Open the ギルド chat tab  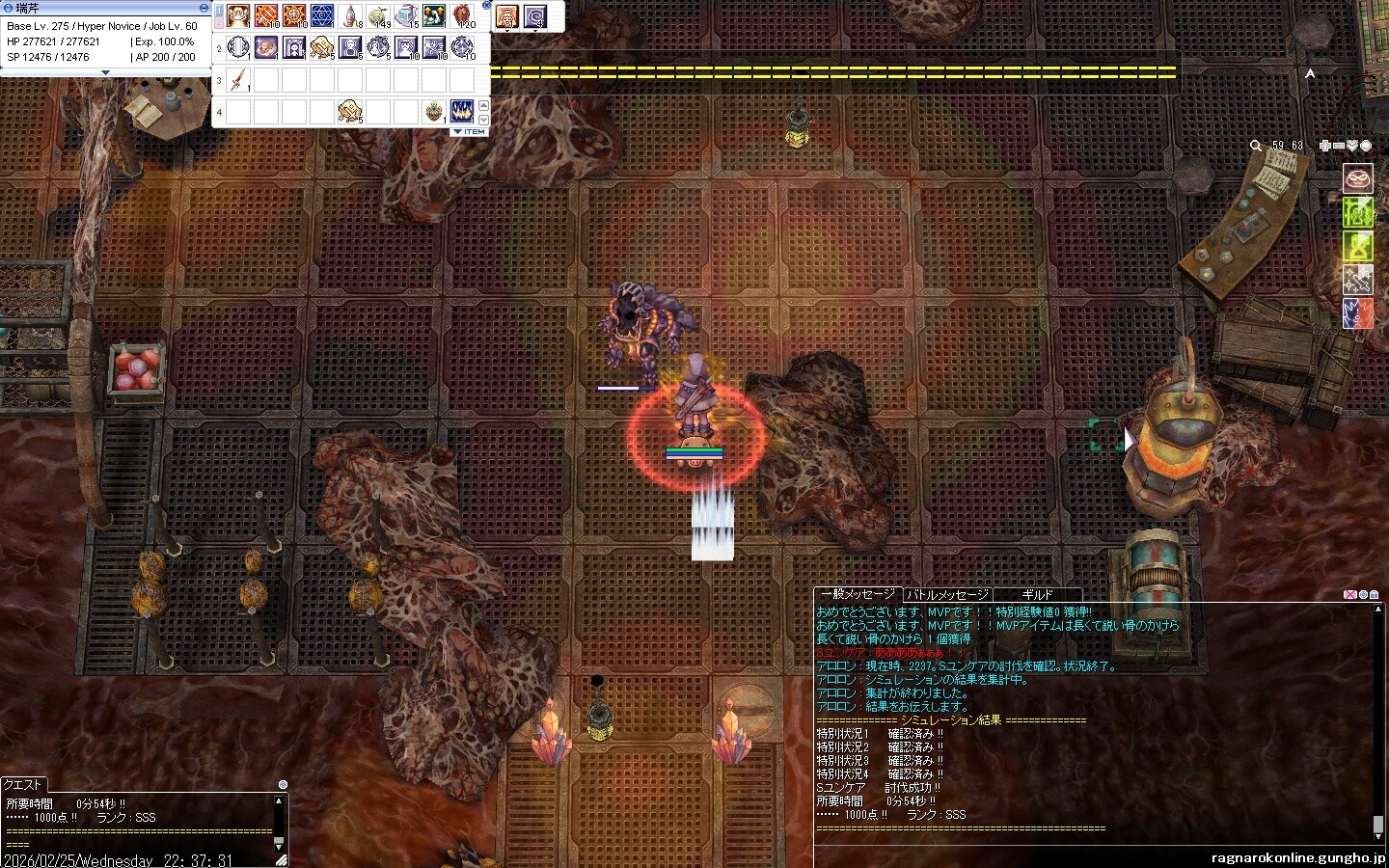pos(1037,595)
